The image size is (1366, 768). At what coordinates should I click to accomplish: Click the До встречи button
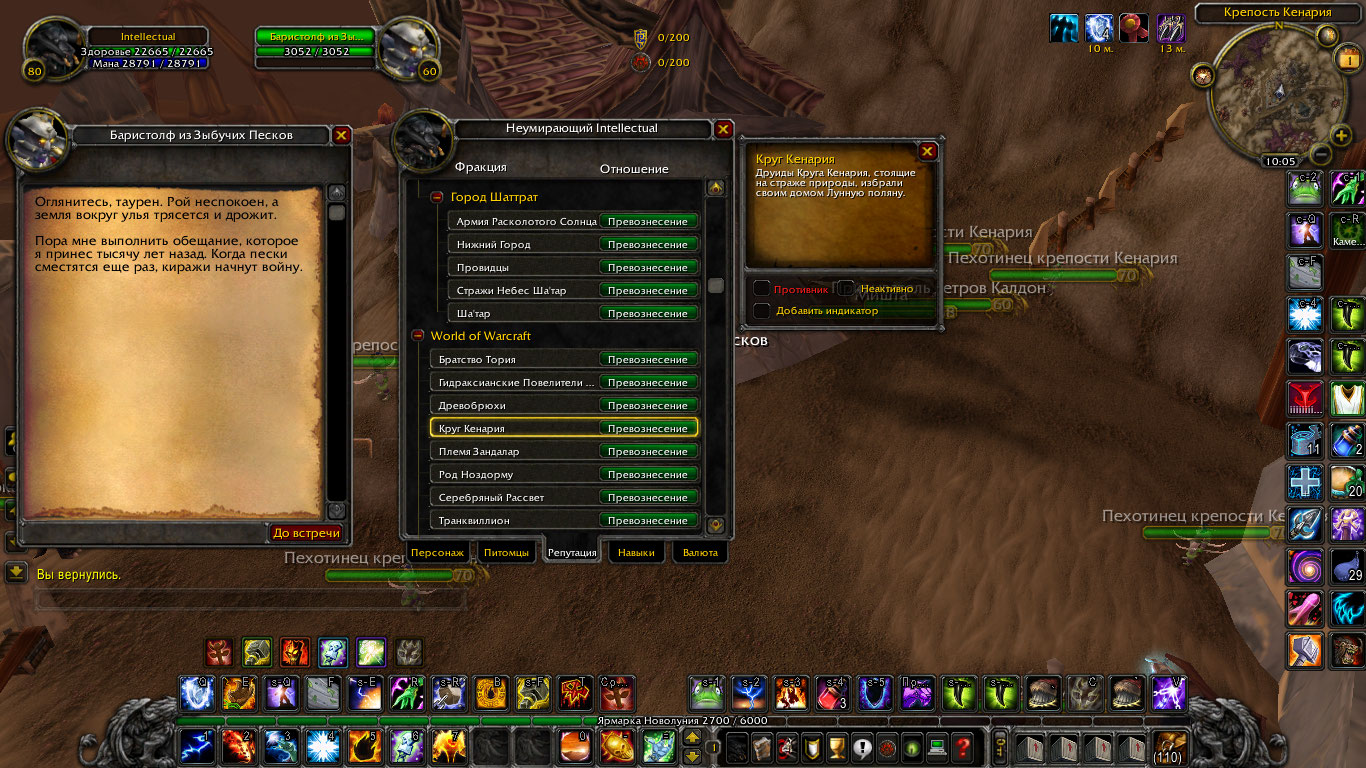tap(308, 532)
